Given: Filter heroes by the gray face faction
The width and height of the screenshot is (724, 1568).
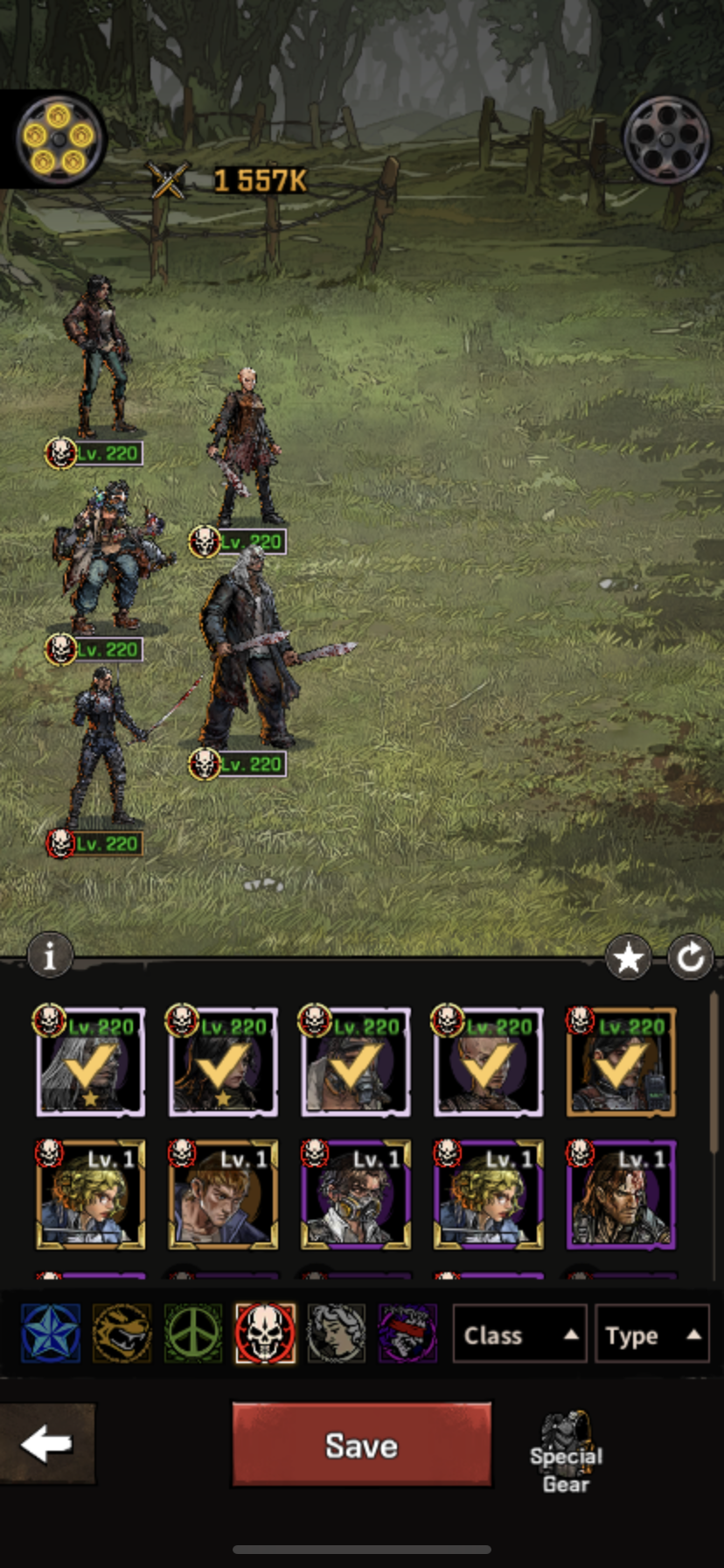Looking at the screenshot, I should click(x=337, y=1333).
